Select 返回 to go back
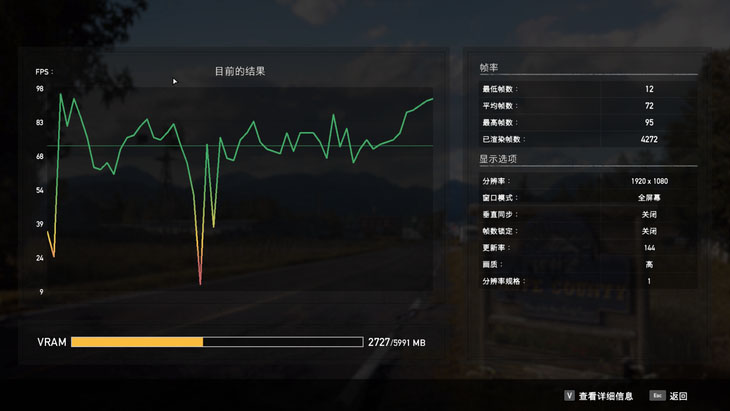Screen dimensions: 730x411 click(677, 396)
